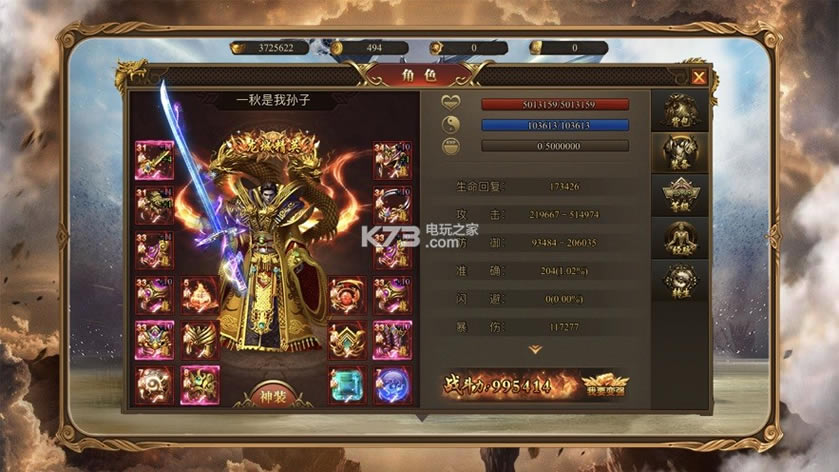Pick the flame lotus equipment slot
The width and height of the screenshot is (839, 472).
[x=200, y=296]
